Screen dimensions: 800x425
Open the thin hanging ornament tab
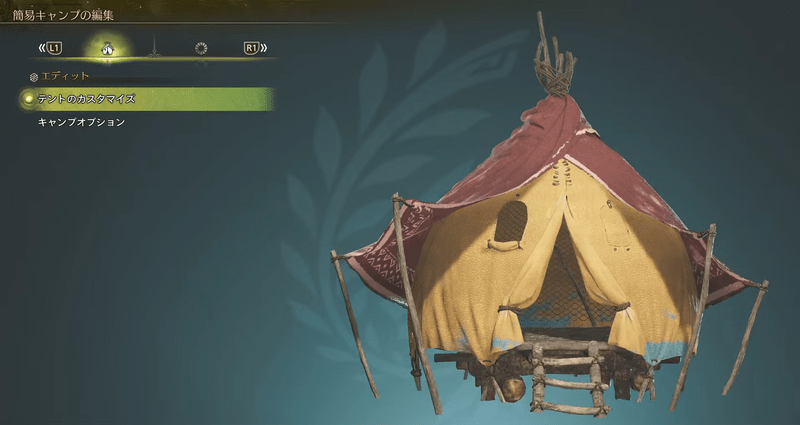153,47
